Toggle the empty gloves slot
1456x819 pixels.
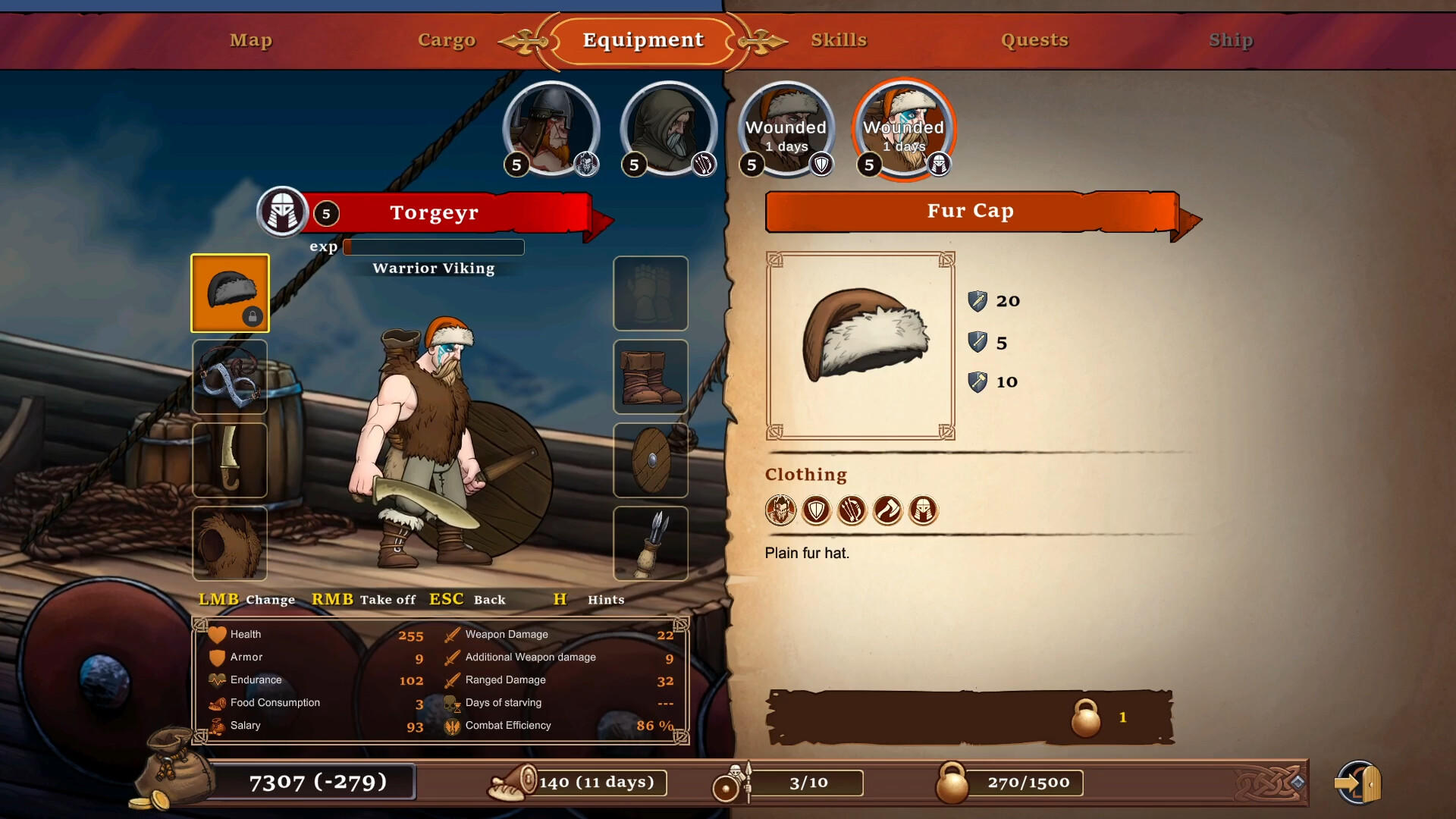click(x=651, y=293)
